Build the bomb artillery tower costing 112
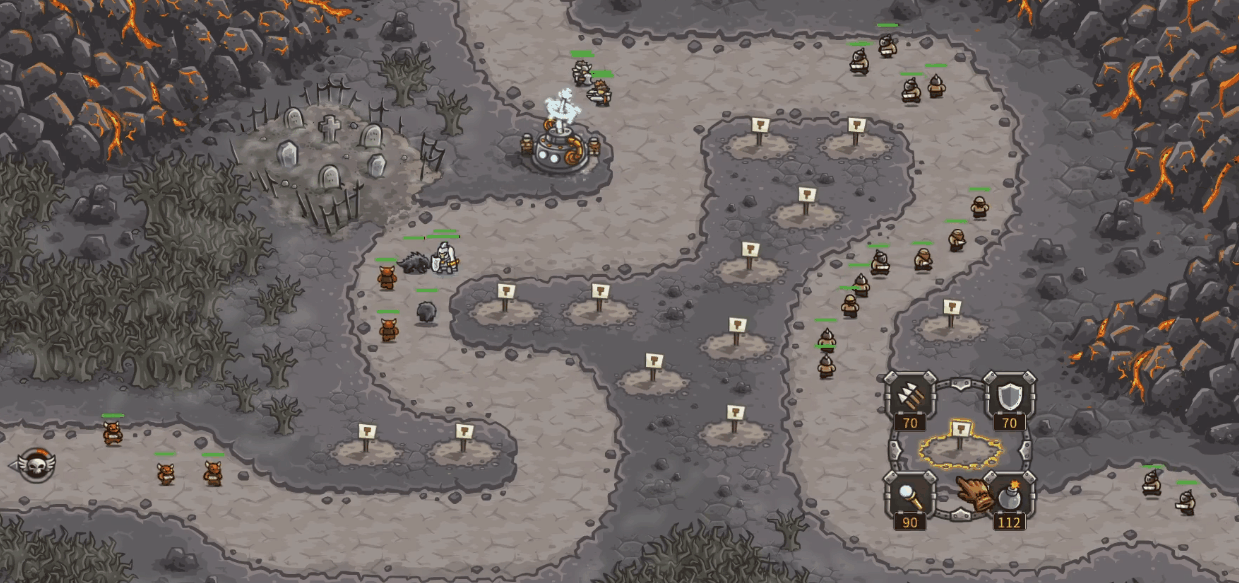Screen dimensions: 1239x583 pyautogui.click(x=1008, y=496)
